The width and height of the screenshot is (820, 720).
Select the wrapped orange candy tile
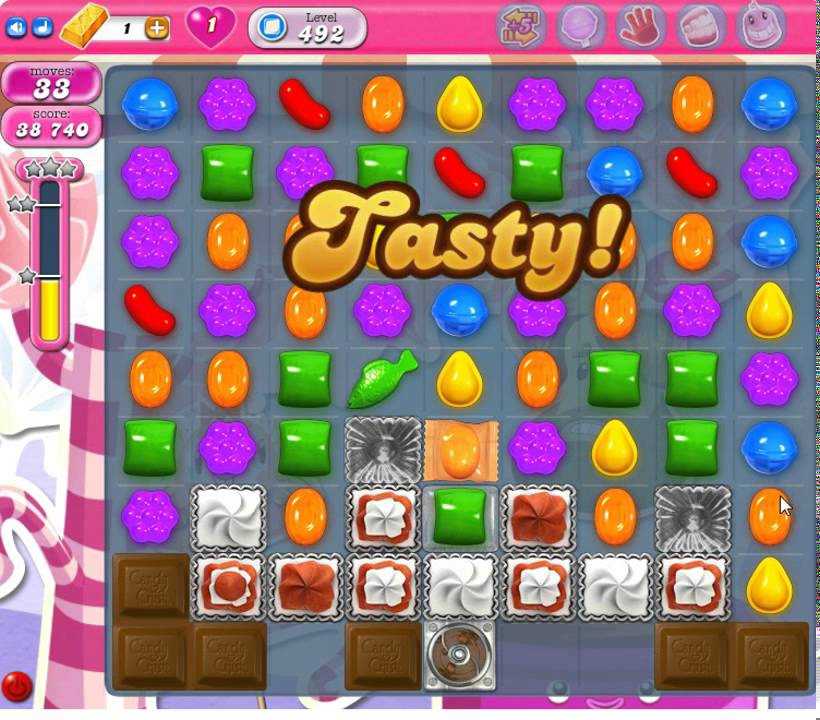[460, 449]
